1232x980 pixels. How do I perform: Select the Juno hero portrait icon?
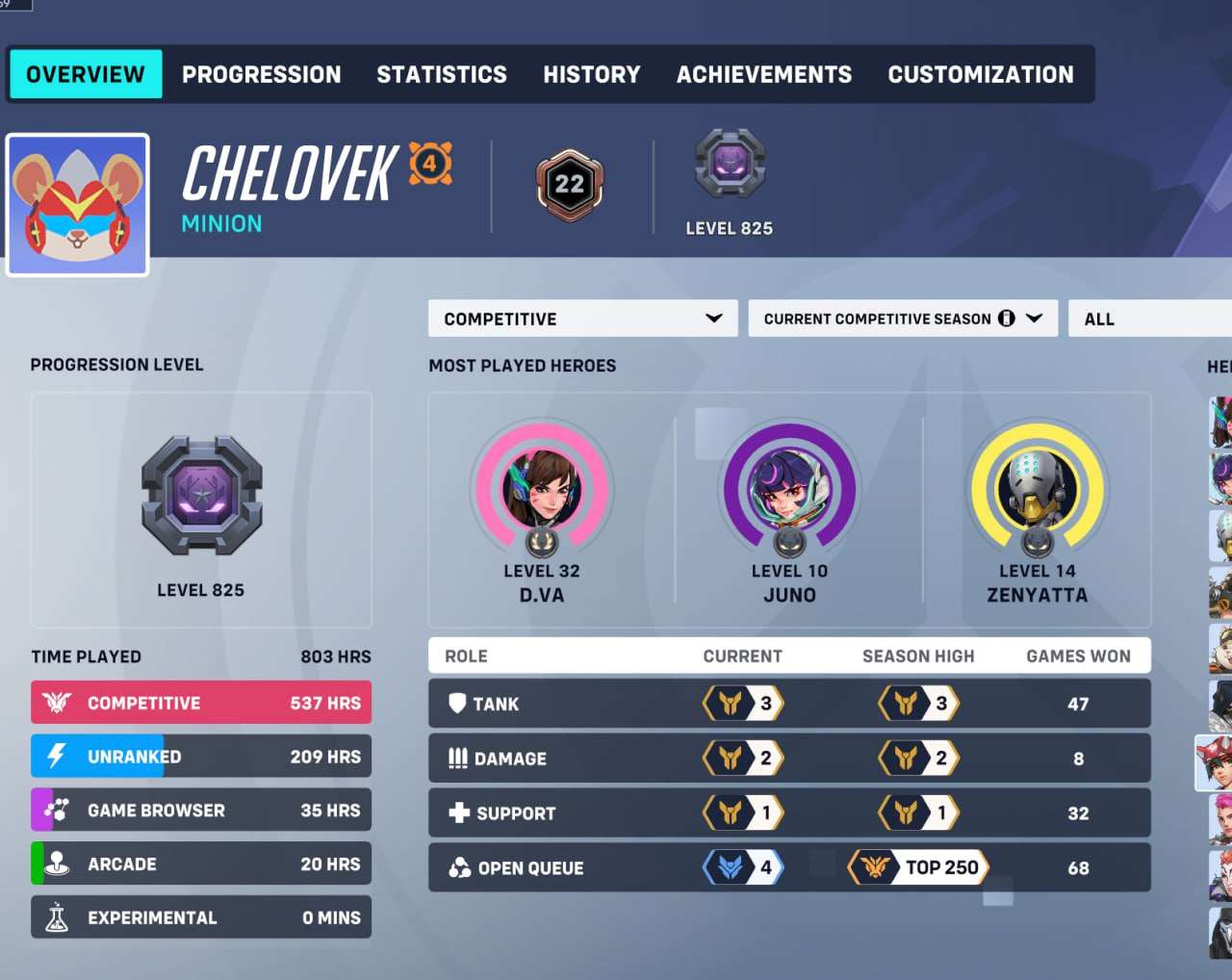(x=789, y=488)
